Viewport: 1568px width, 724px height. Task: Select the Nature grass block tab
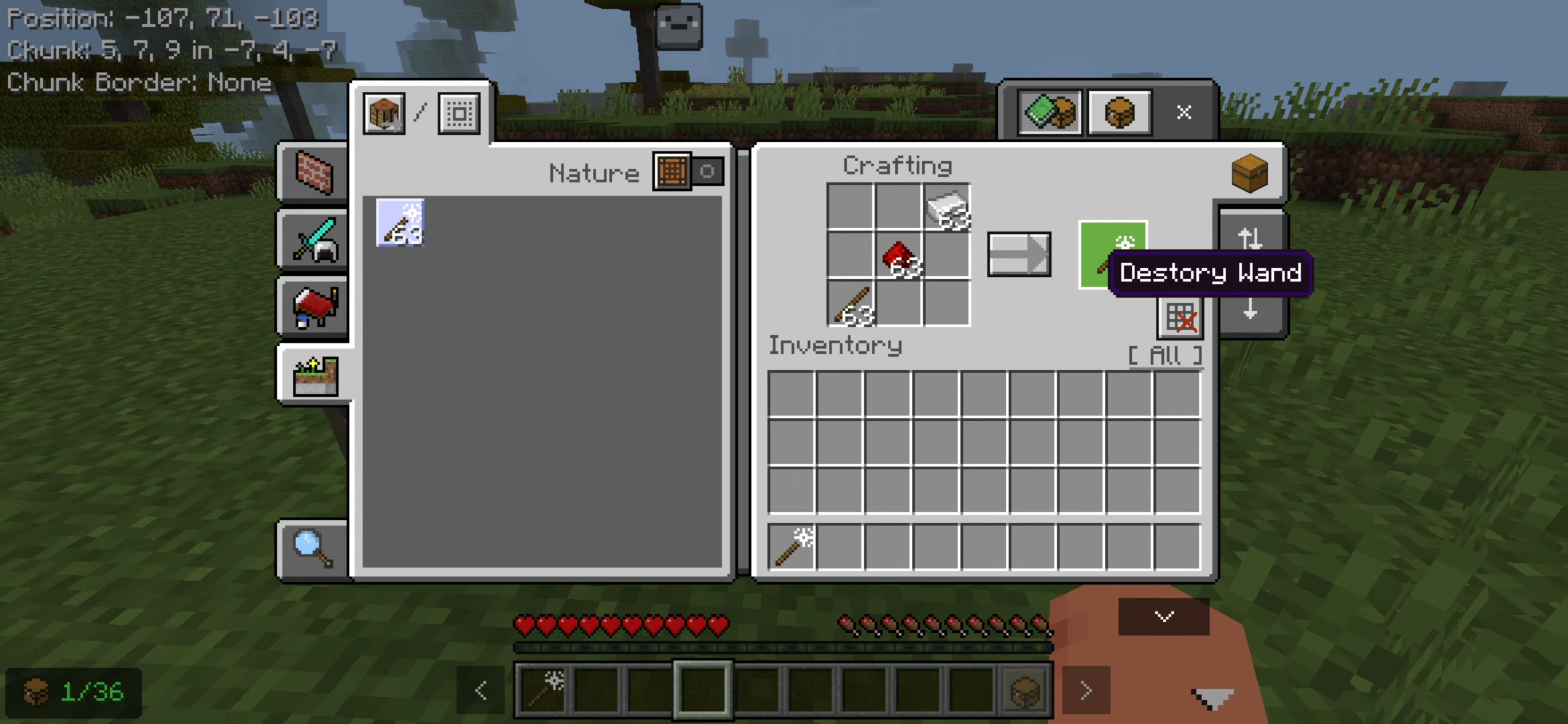tap(315, 375)
